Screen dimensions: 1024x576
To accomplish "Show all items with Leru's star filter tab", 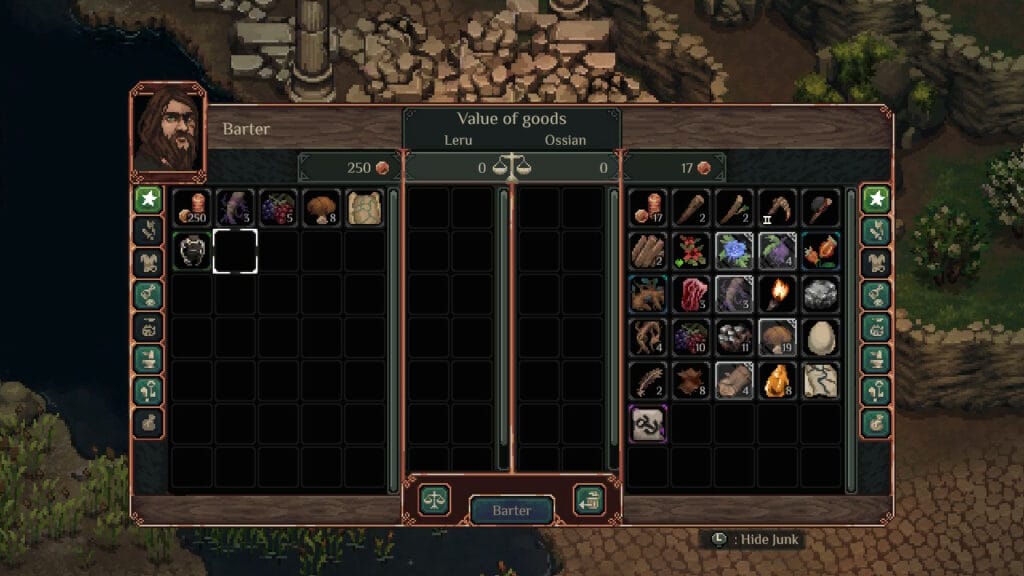I will (x=148, y=200).
